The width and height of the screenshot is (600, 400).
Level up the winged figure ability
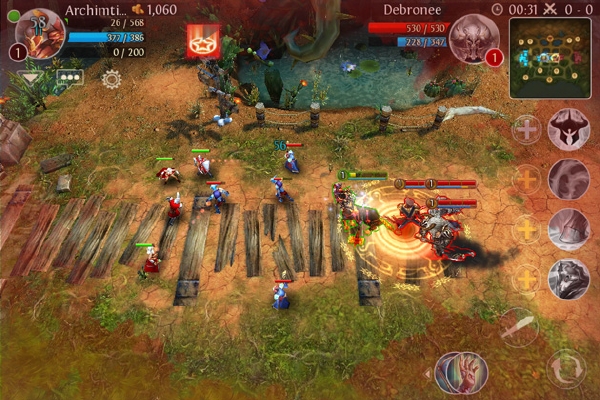coord(526,129)
